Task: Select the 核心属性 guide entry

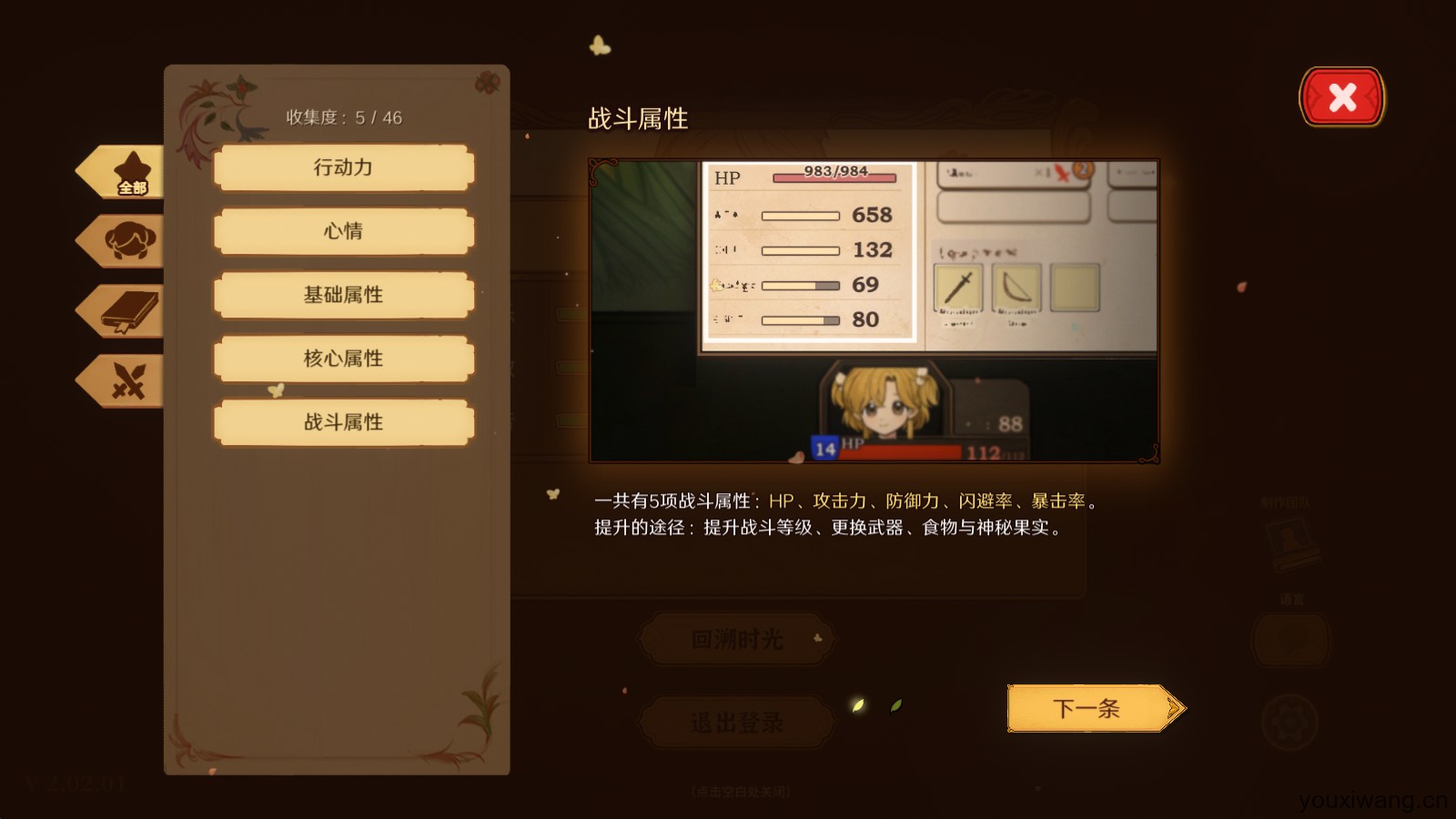Action: pyautogui.click(x=343, y=359)
